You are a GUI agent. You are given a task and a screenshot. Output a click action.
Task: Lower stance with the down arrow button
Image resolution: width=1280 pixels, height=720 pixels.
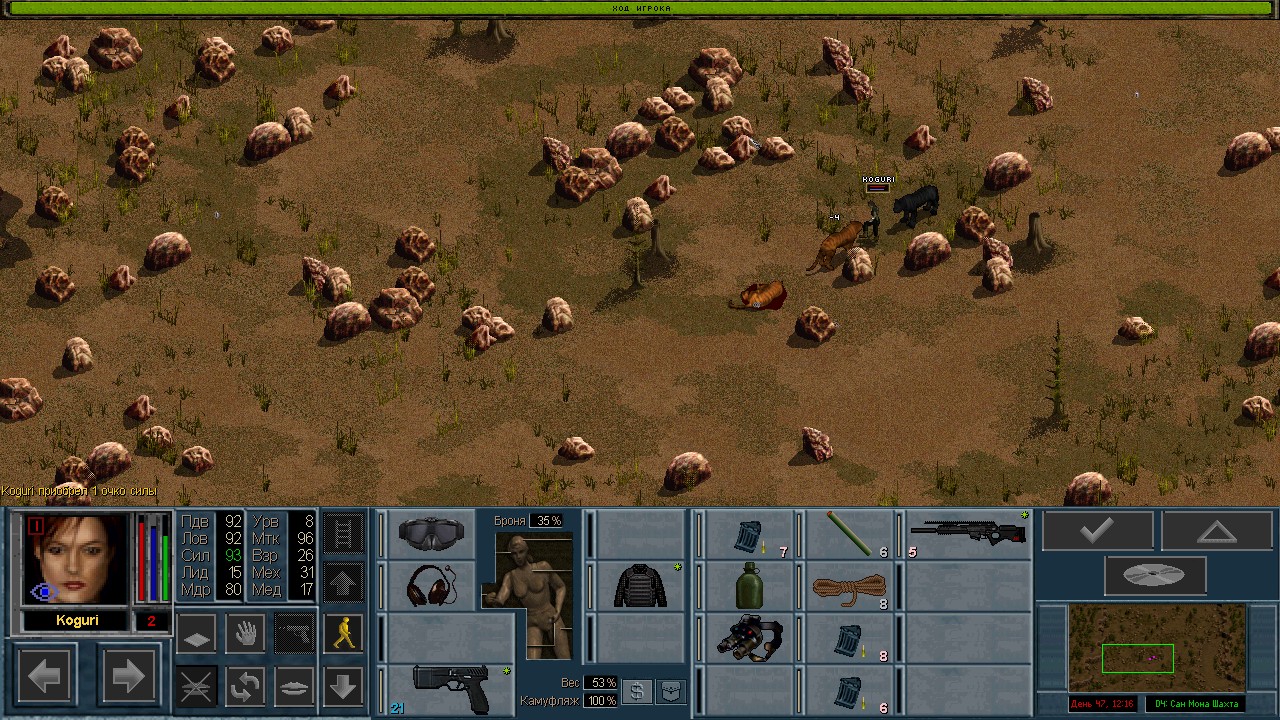343,686
